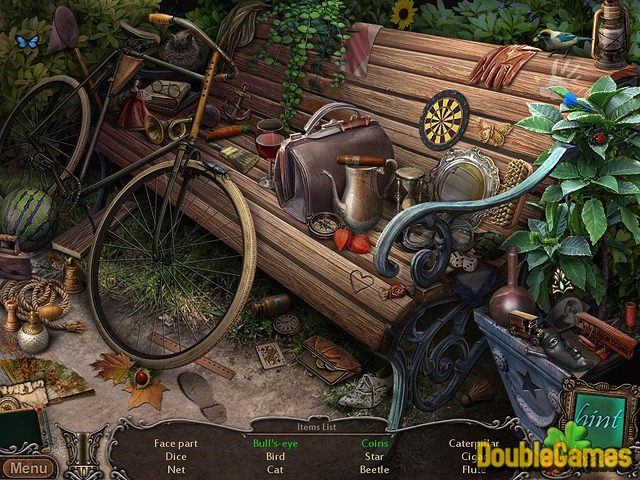Click the 'Net' list entry
Image resolution: width=640 pixels, height=480 pixels.
(176, 469)
